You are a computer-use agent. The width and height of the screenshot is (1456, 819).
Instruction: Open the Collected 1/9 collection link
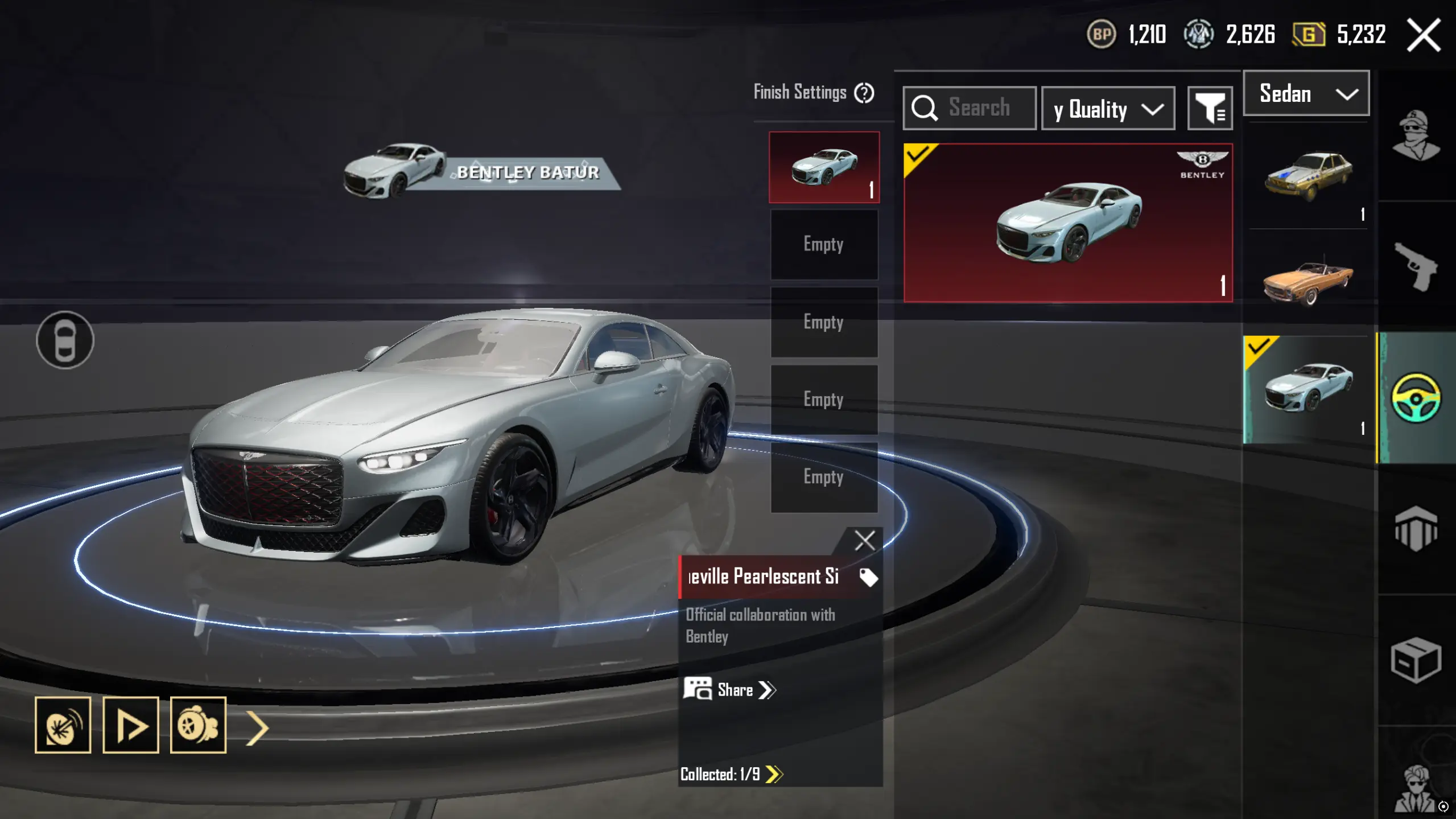coord(731,774)
